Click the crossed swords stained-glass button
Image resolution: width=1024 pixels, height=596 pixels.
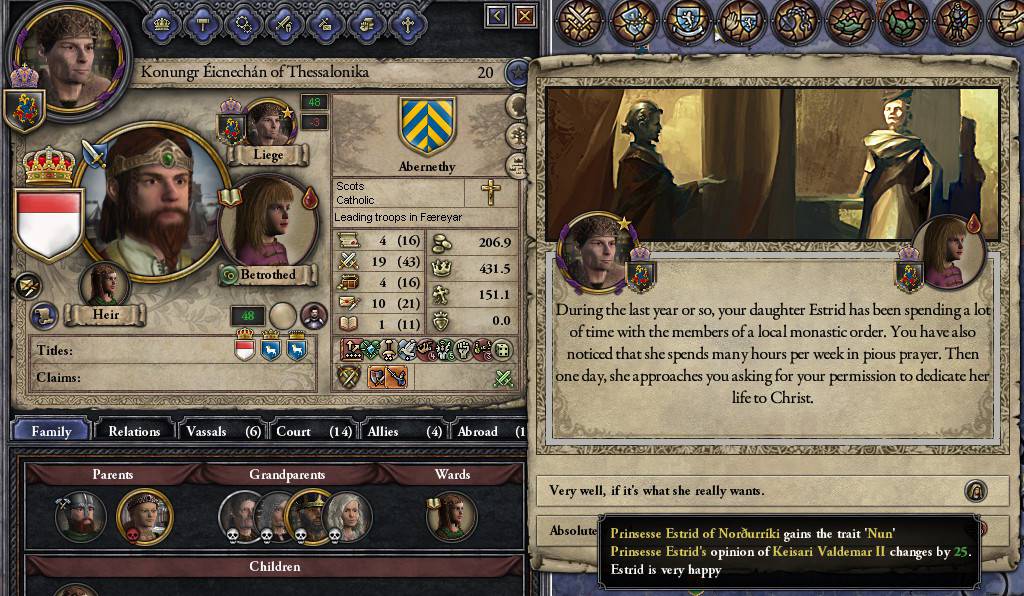(x=581, y=20)
